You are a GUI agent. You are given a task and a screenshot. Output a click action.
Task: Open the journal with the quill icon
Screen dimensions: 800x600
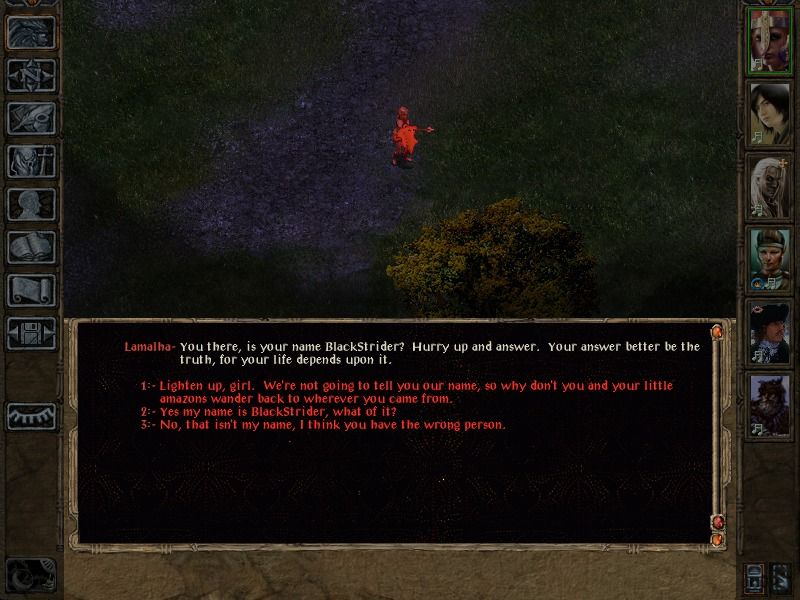[30, 118]
